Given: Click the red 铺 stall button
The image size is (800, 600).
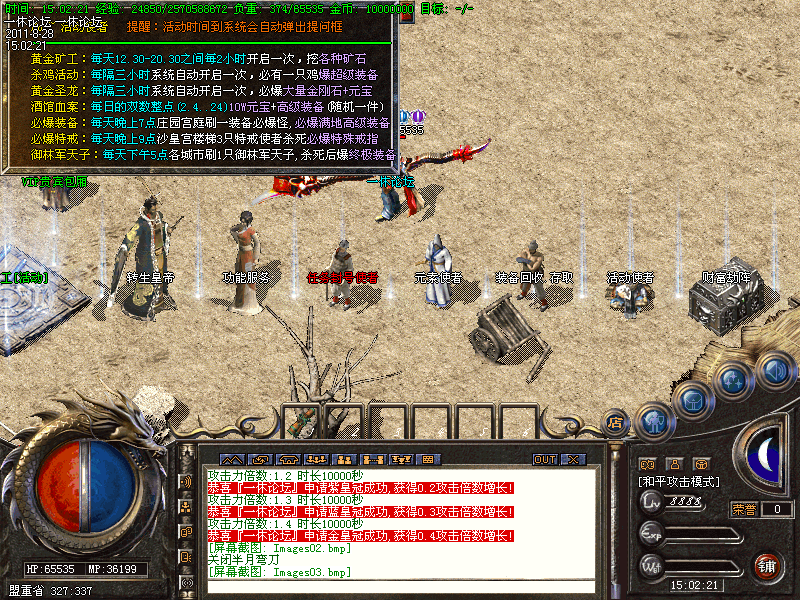Looking at the screenshot, I should [x=767, y=565].
